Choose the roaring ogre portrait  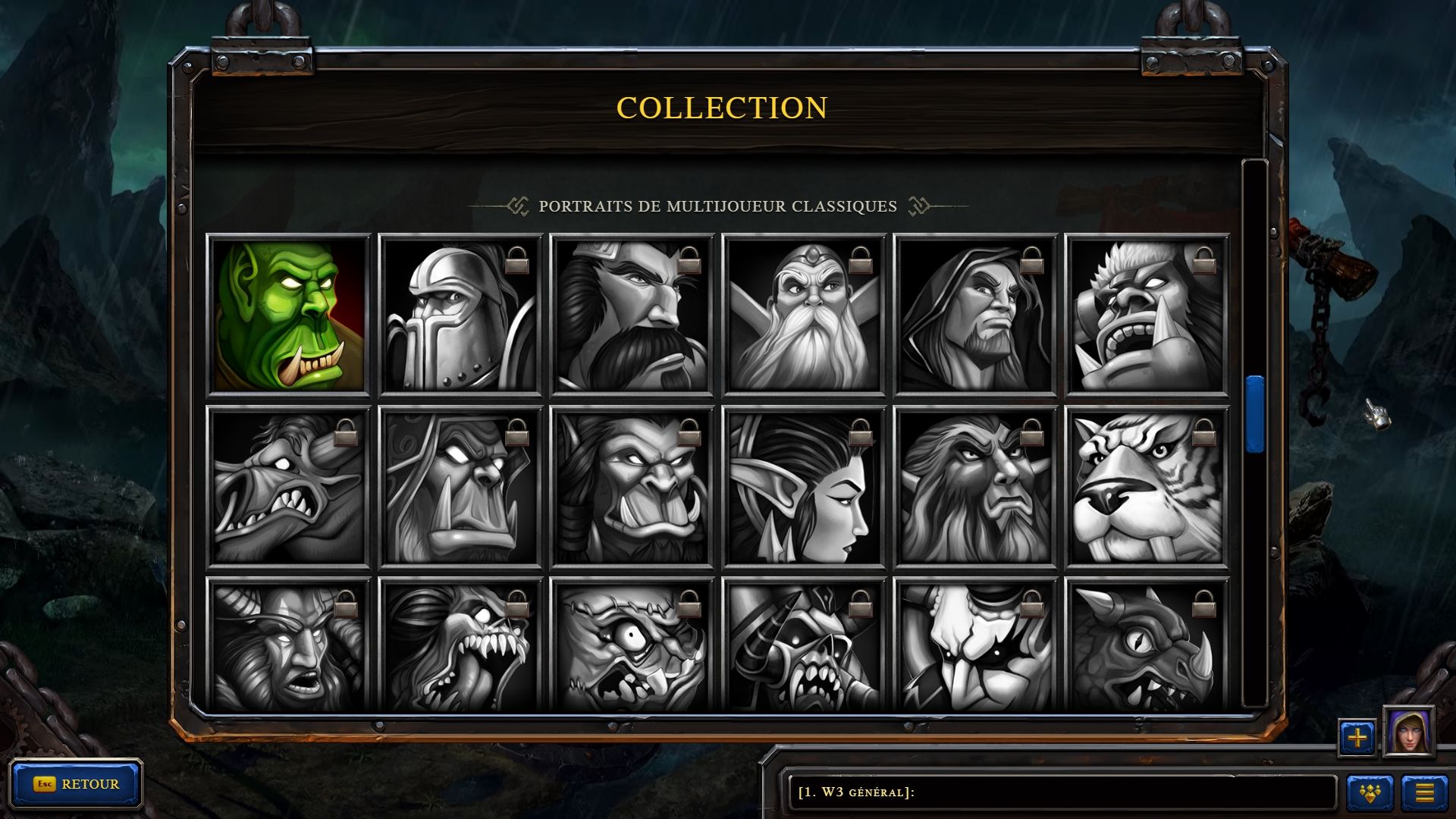click(x=1147, y=315)
